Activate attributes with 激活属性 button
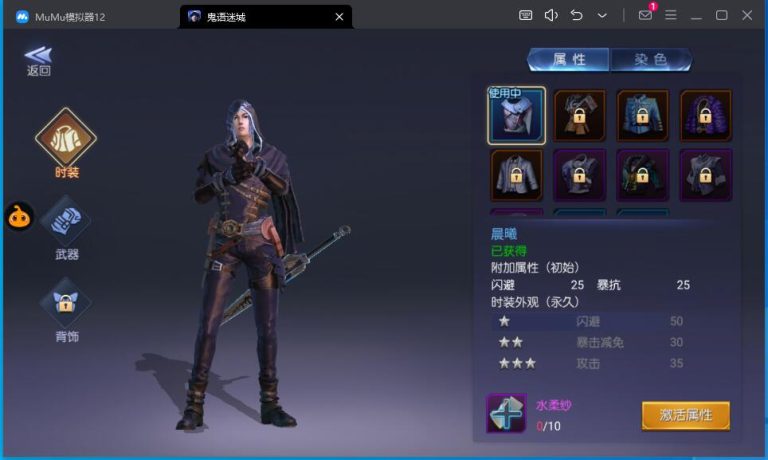Image resolution: width=768 pixels, height=460 pixels. [685, 415]
